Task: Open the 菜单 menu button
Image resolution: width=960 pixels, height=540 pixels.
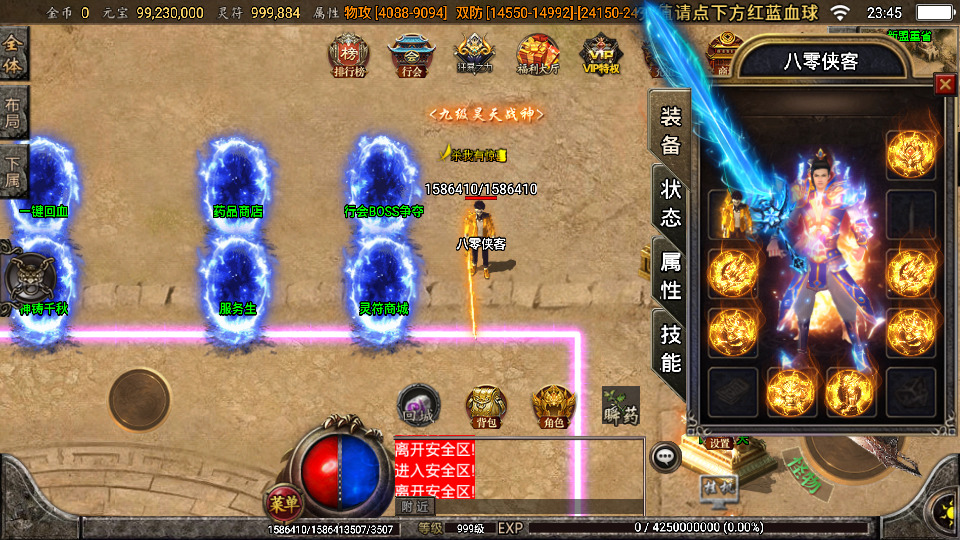Action: 284,501
